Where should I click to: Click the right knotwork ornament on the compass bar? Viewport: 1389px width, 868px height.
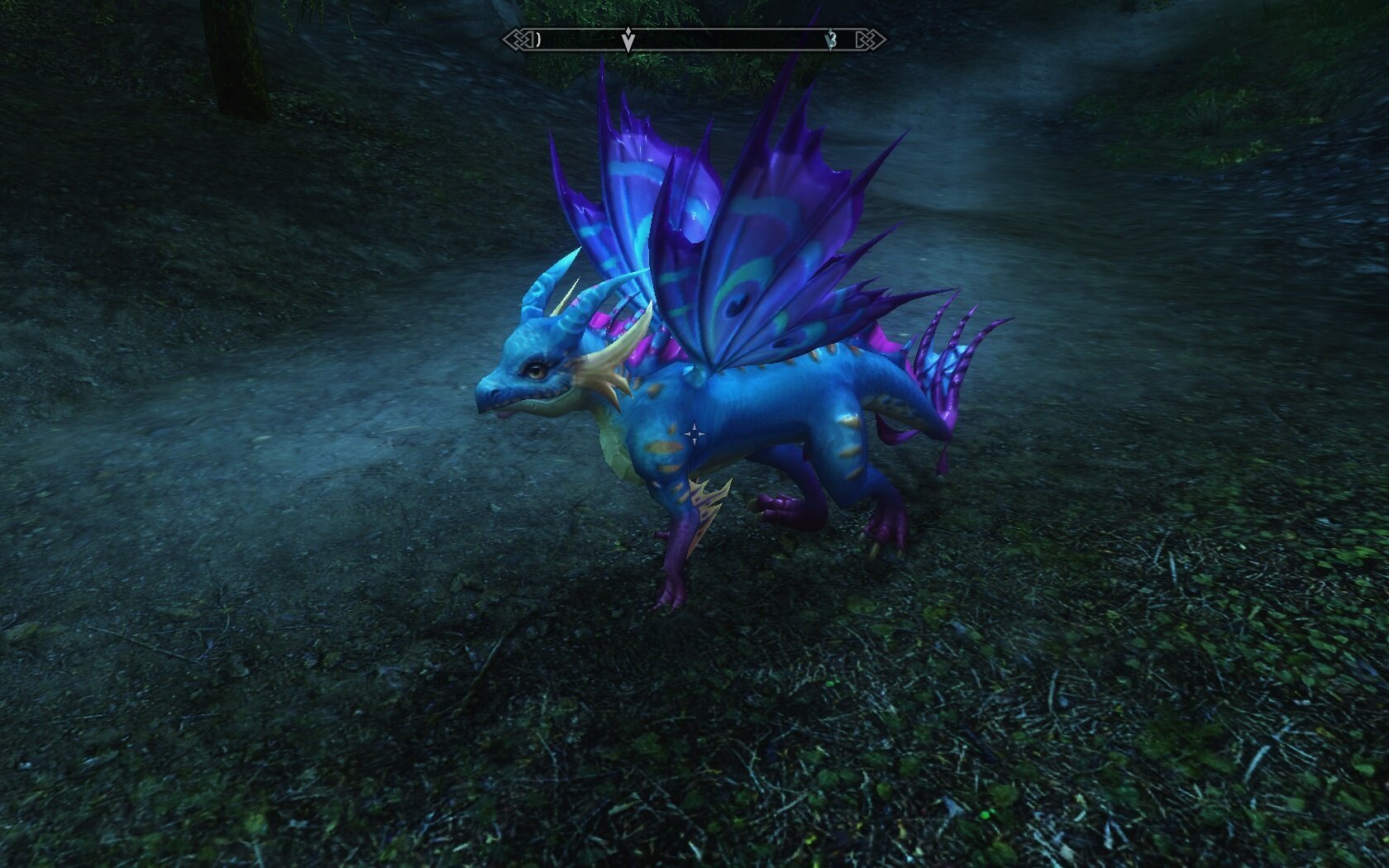pyautogui.click(x=871, y=38)
